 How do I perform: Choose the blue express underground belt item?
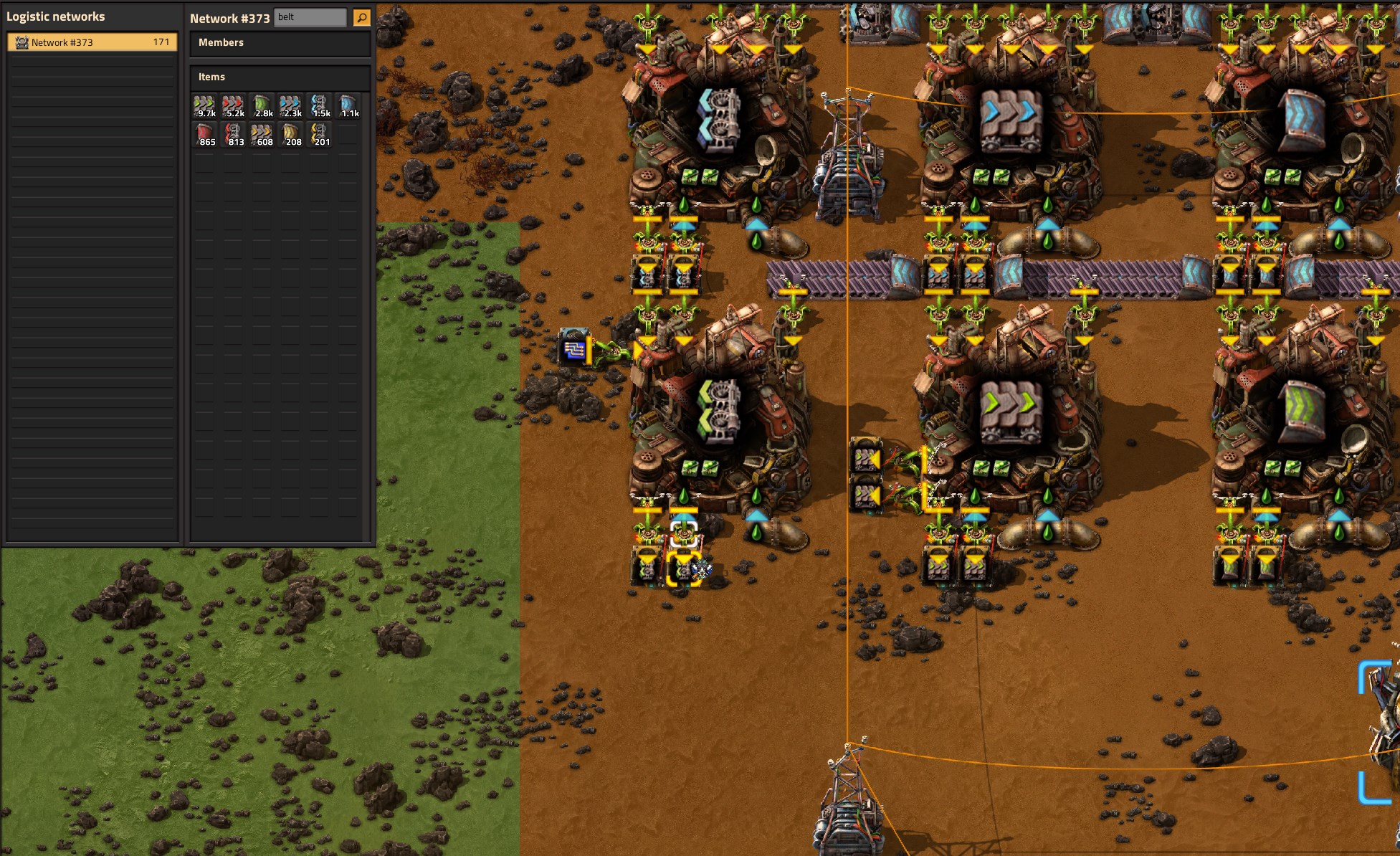click(x=348, y=106)
